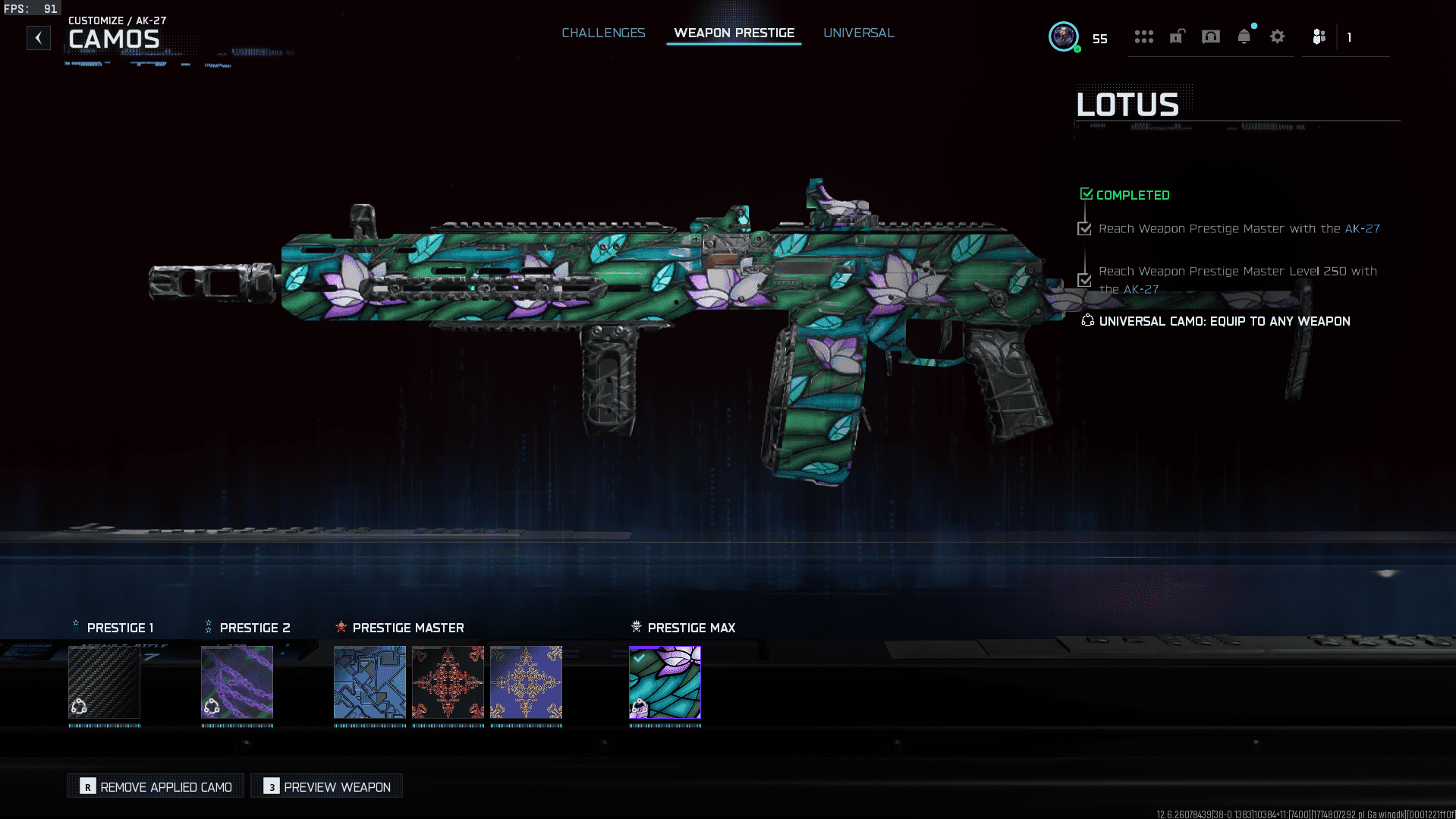Image resolution: width=1456 pixels, height=819 pixels.
Task: Open the social party icon
Action: (1319, 36)
